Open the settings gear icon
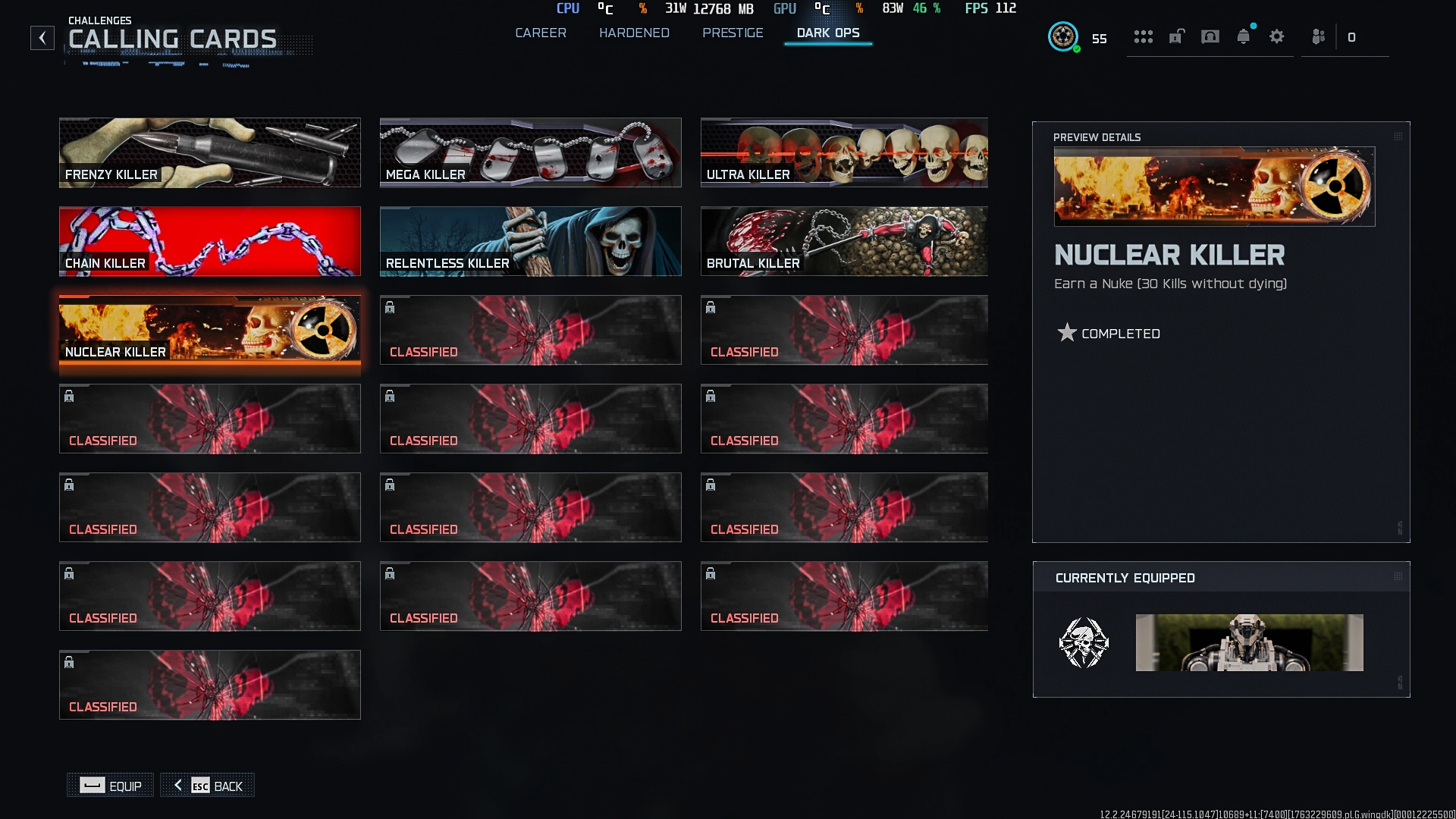1456x819 pixels. pos(1277,36)
